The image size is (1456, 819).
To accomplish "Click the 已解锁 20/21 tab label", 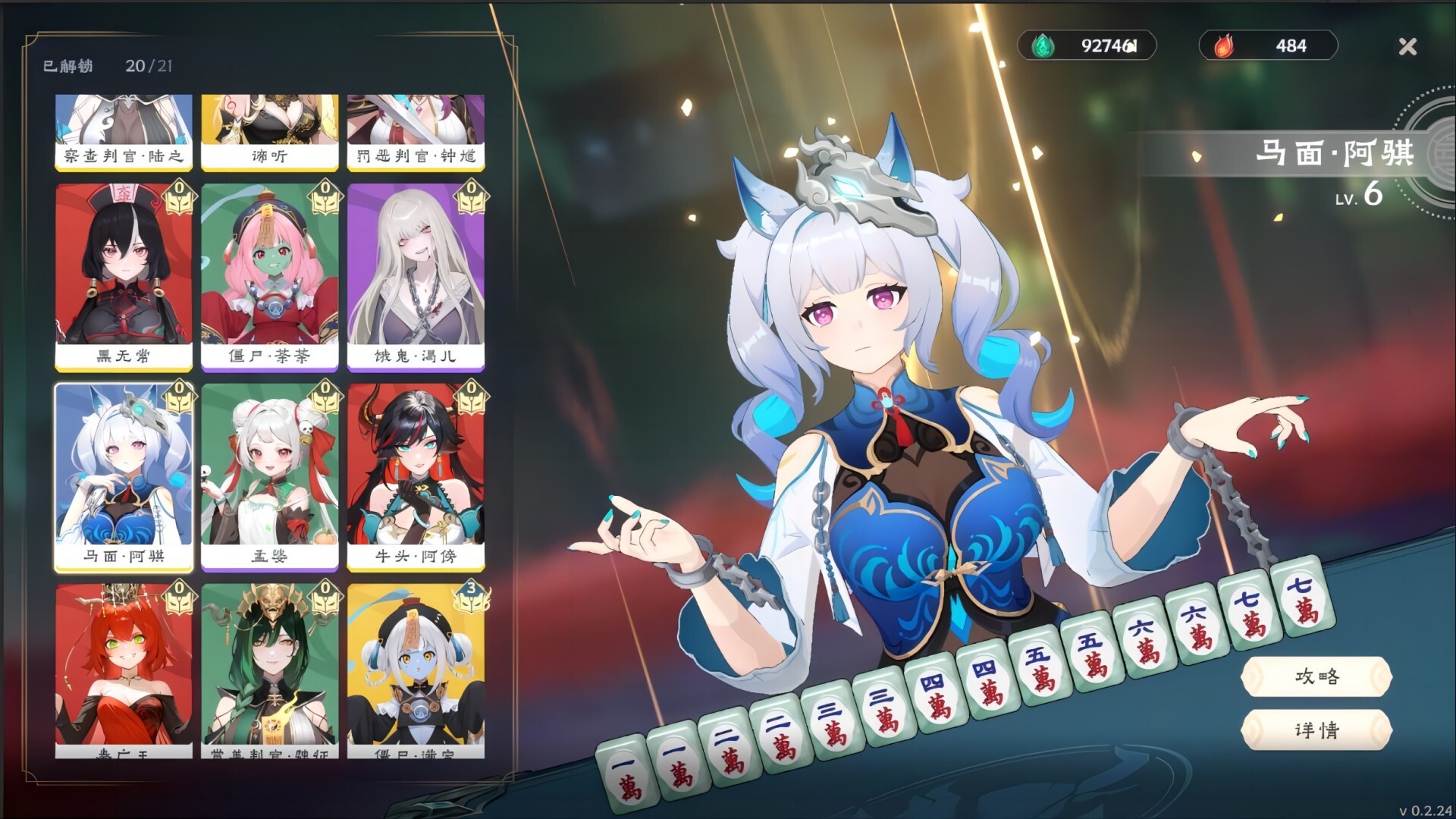I will [106, 67].
